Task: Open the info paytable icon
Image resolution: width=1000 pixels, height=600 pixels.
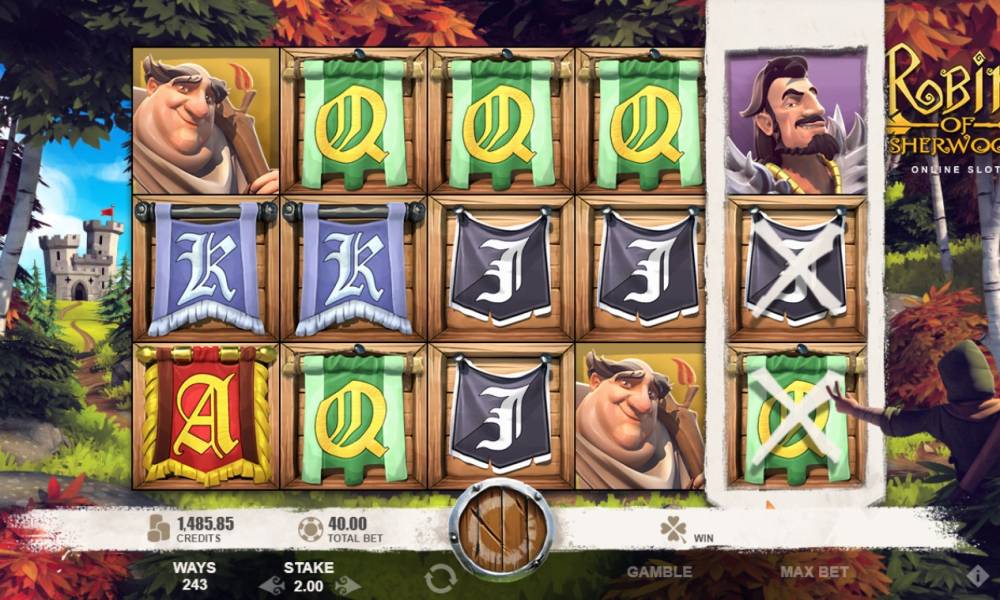Action: click(x=977, y=576)
